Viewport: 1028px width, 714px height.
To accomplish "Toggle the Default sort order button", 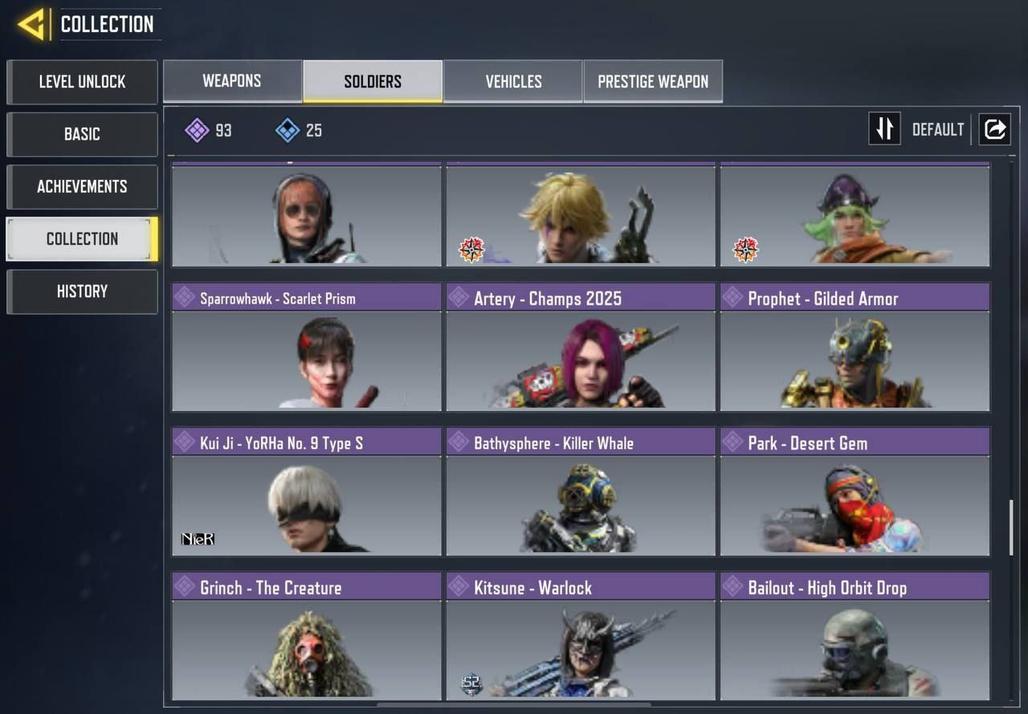I will [885, 129].
